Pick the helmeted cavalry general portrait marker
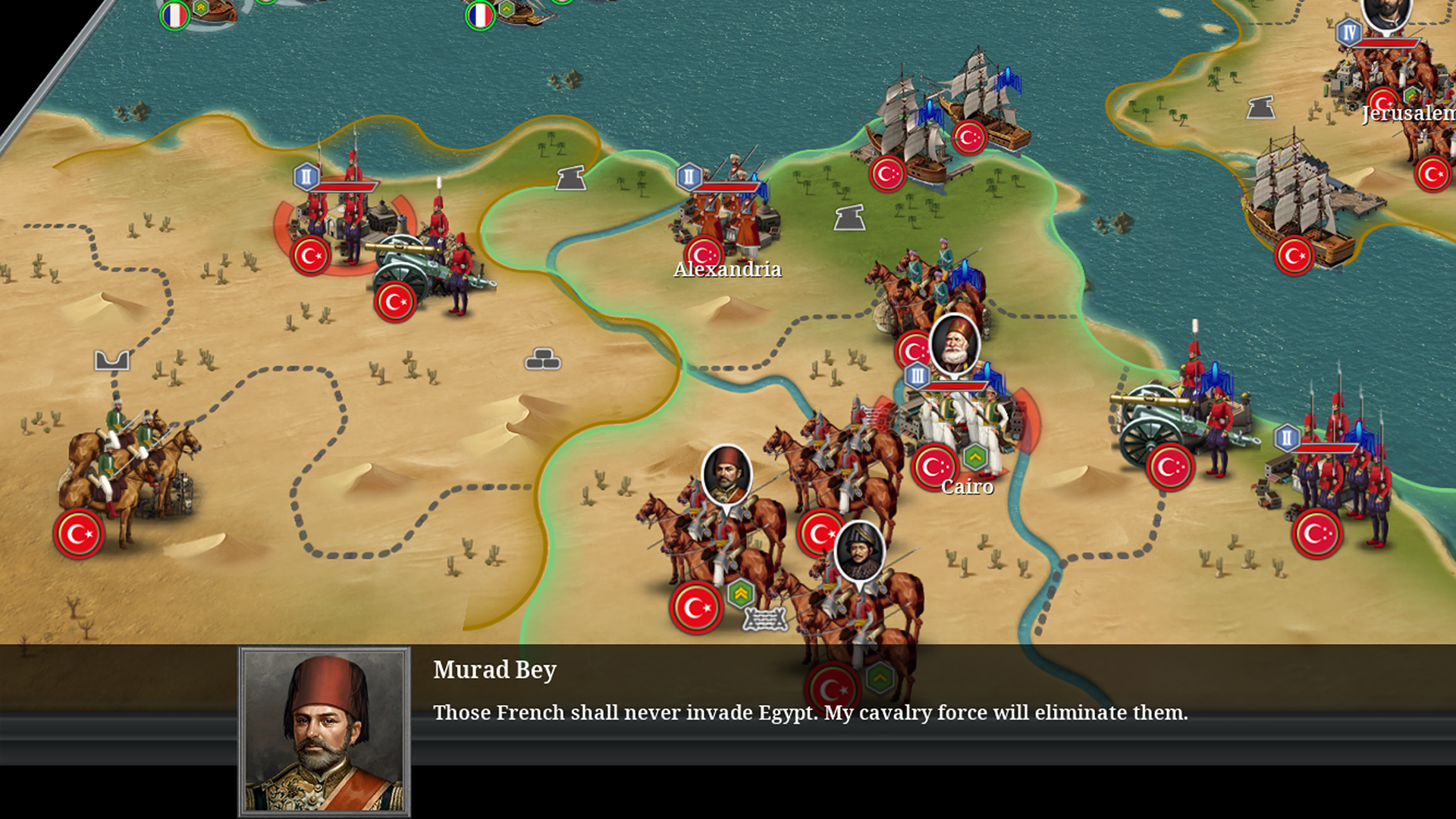The width and height of the screenshot is (1456, 819). [859, 551]
